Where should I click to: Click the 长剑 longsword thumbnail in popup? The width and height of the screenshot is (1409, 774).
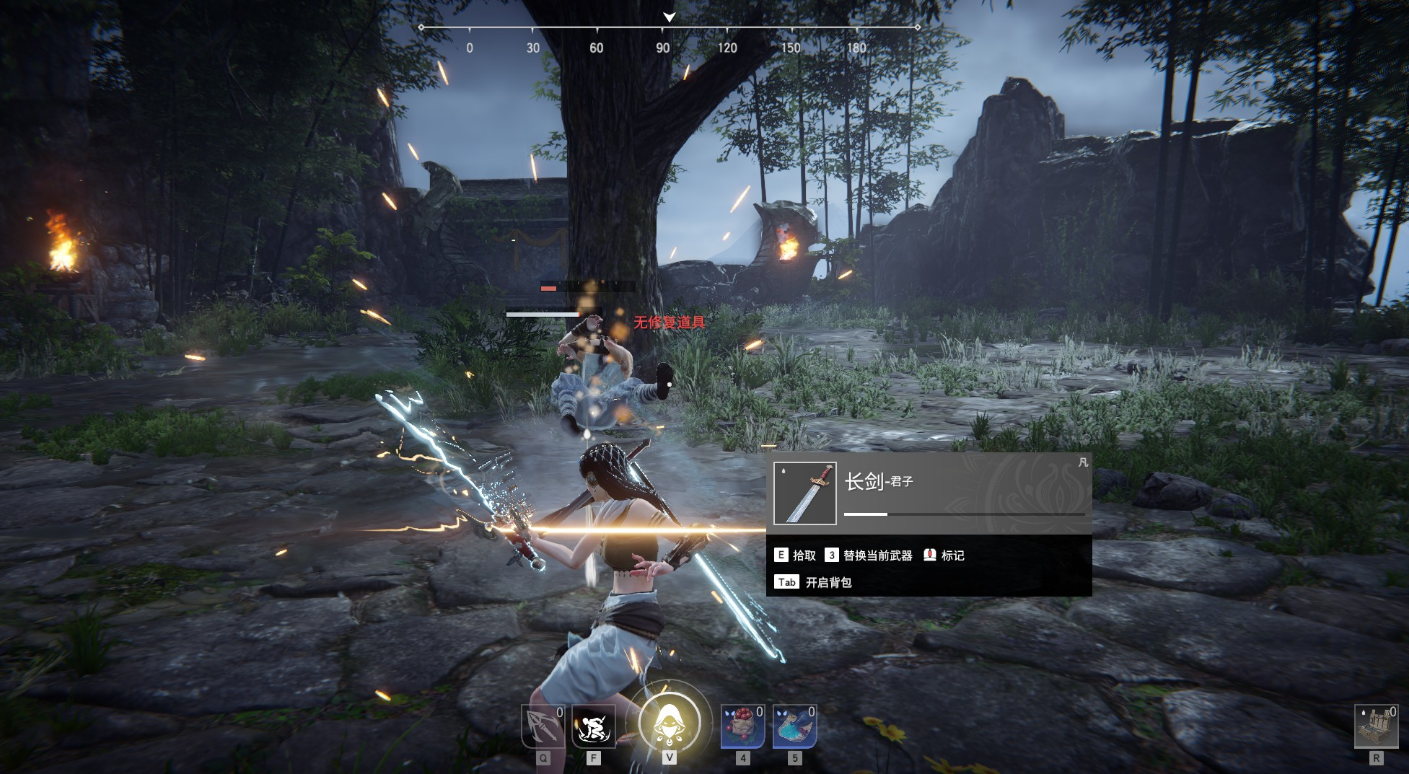(x=805, y=493)
